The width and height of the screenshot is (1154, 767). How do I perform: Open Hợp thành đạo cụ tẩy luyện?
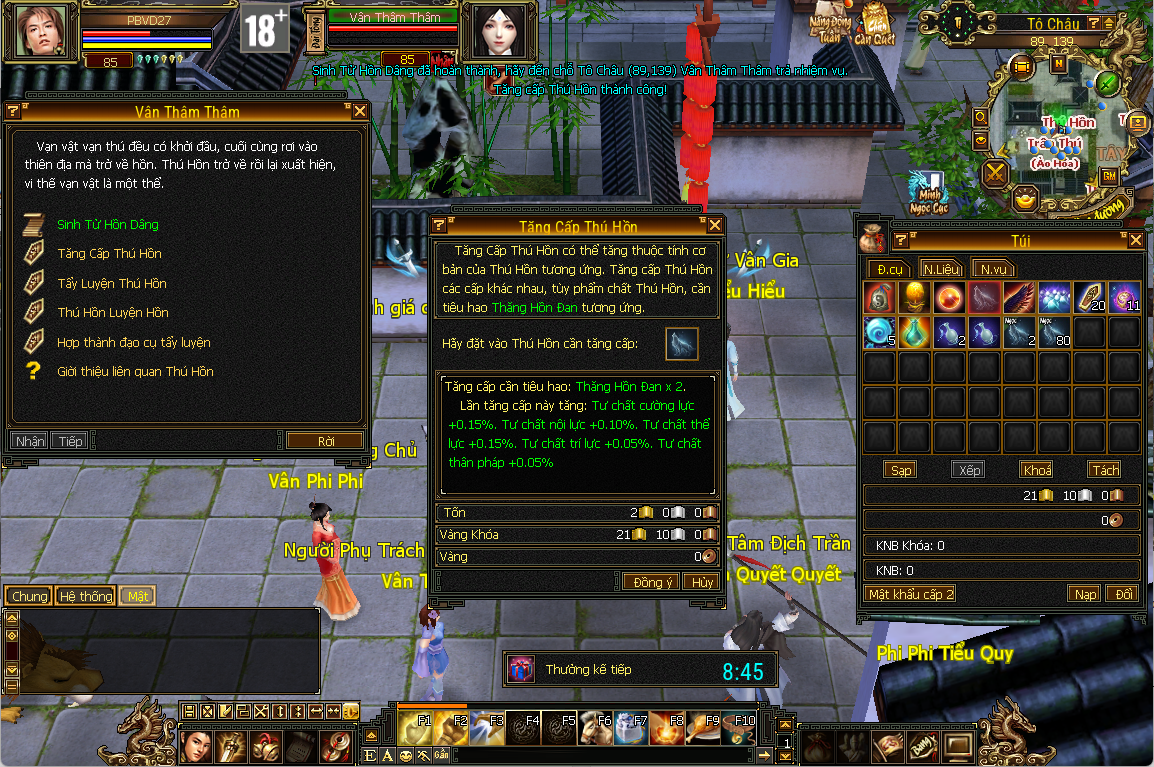tap(133, 342)
